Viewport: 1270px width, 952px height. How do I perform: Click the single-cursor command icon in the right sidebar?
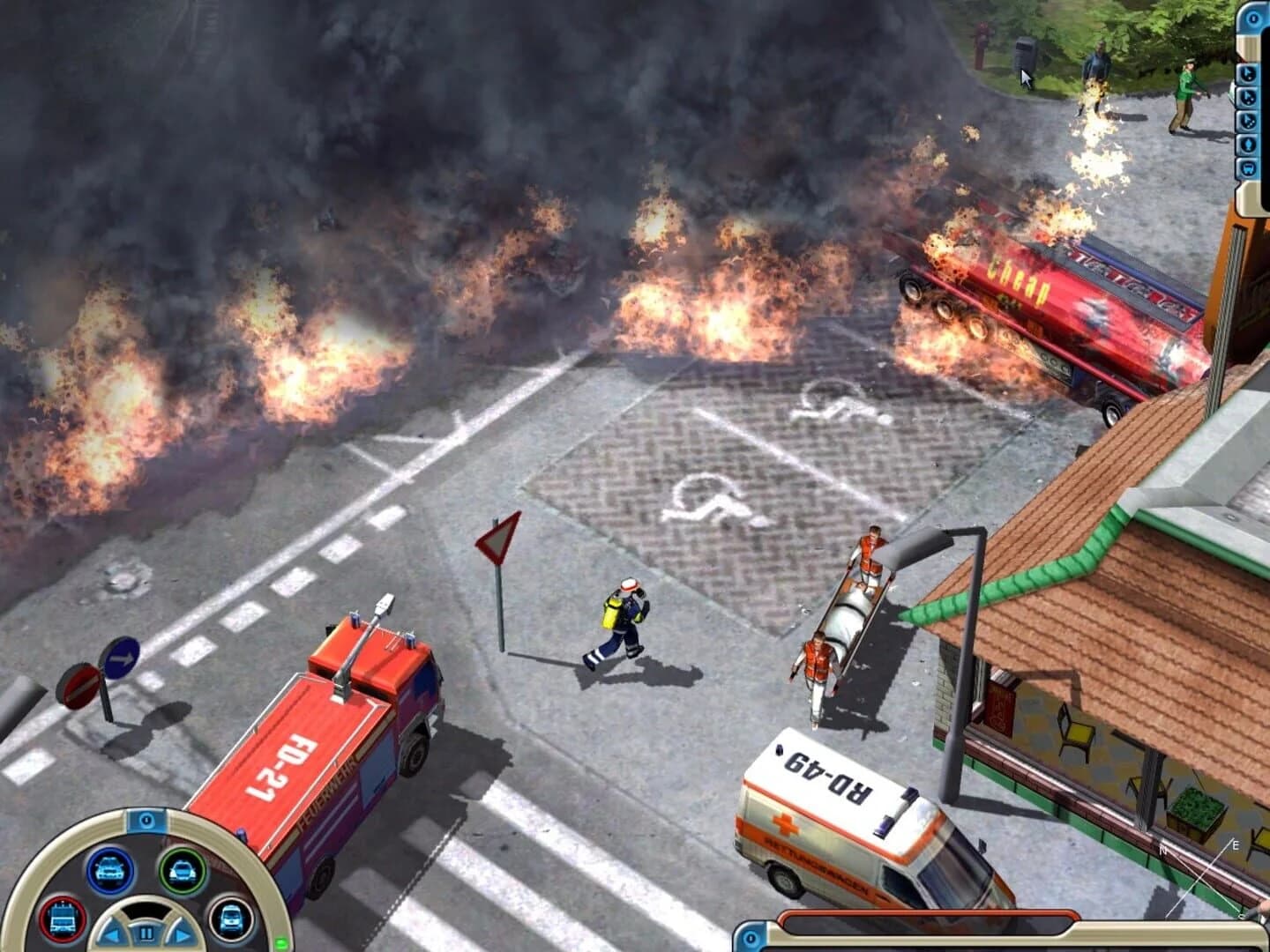(1248, 73)
